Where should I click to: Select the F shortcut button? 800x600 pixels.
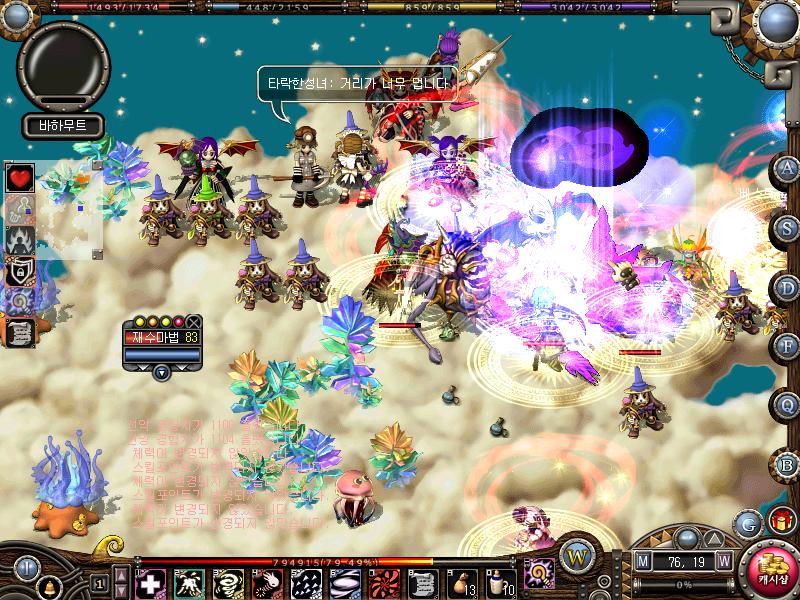[x=788, y=346]
